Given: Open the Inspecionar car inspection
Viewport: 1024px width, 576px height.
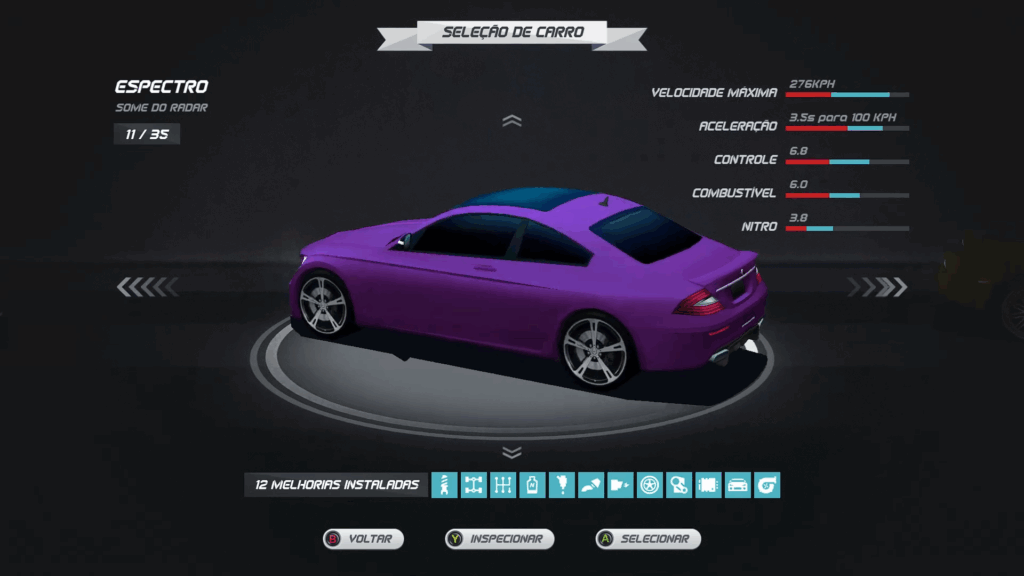Looking at the screenshot, I should pos(499,539).
